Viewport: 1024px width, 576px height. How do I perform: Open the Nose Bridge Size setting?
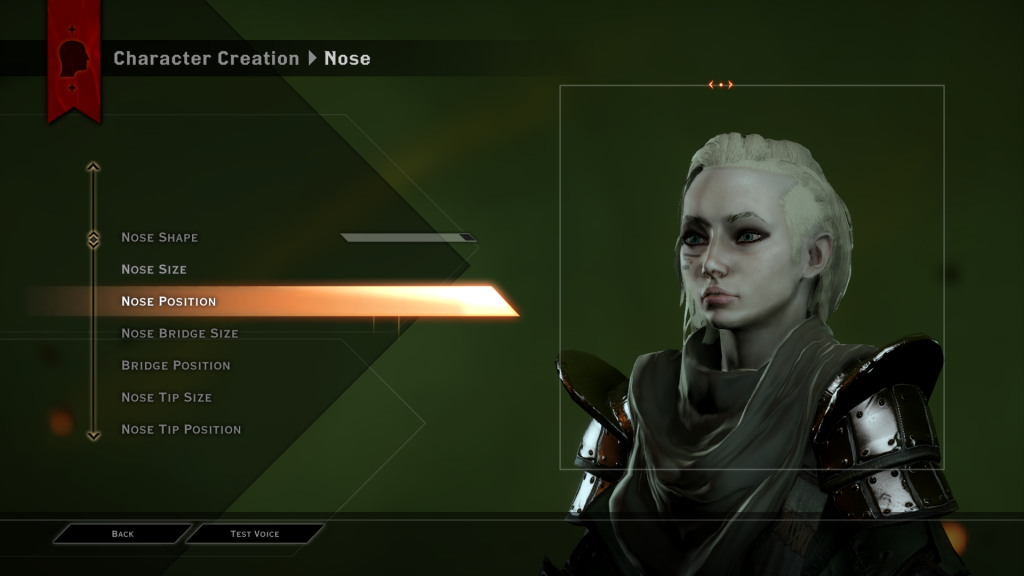[180, 334]
